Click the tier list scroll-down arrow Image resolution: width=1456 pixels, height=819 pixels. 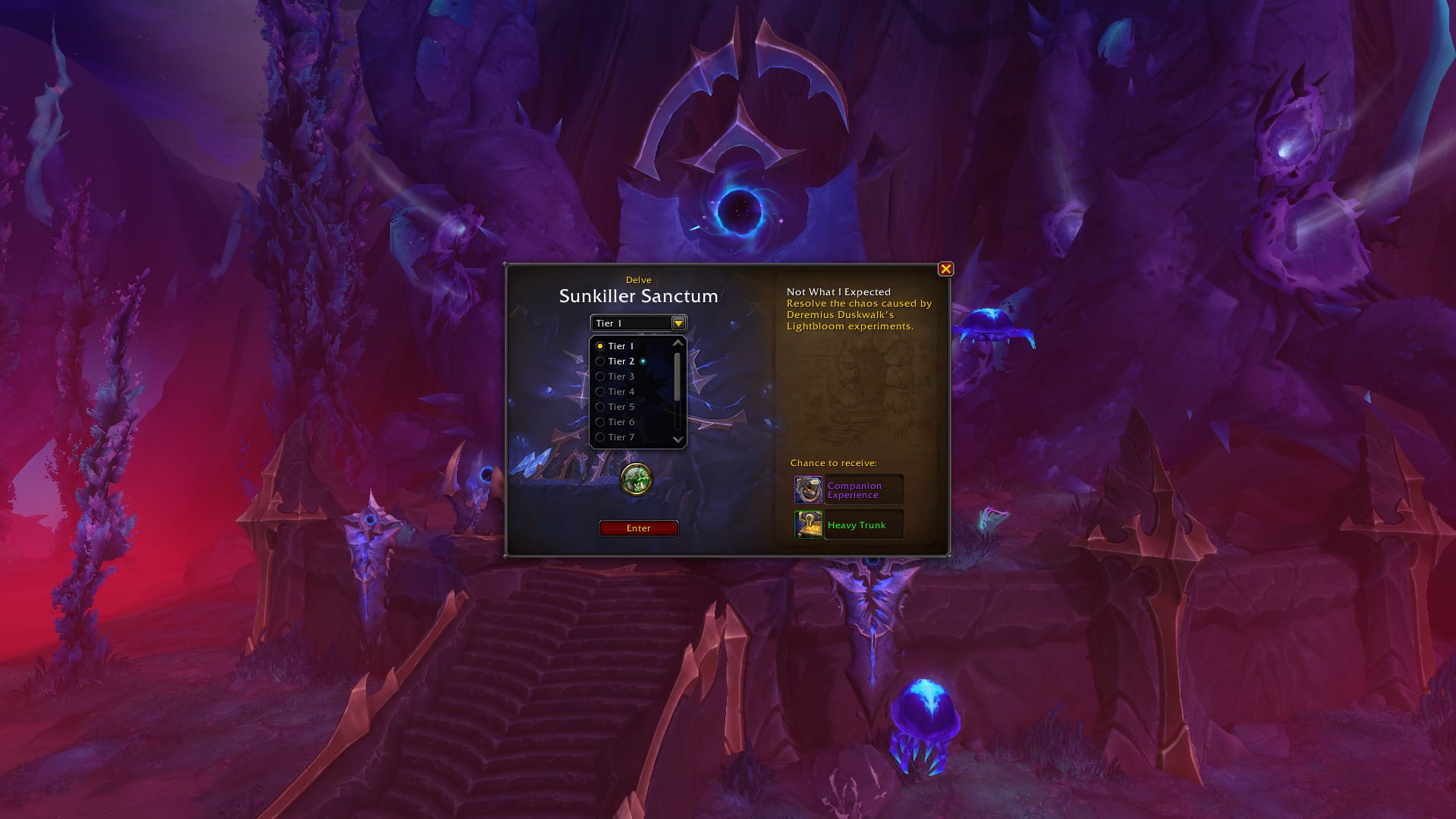pos(678,439)
